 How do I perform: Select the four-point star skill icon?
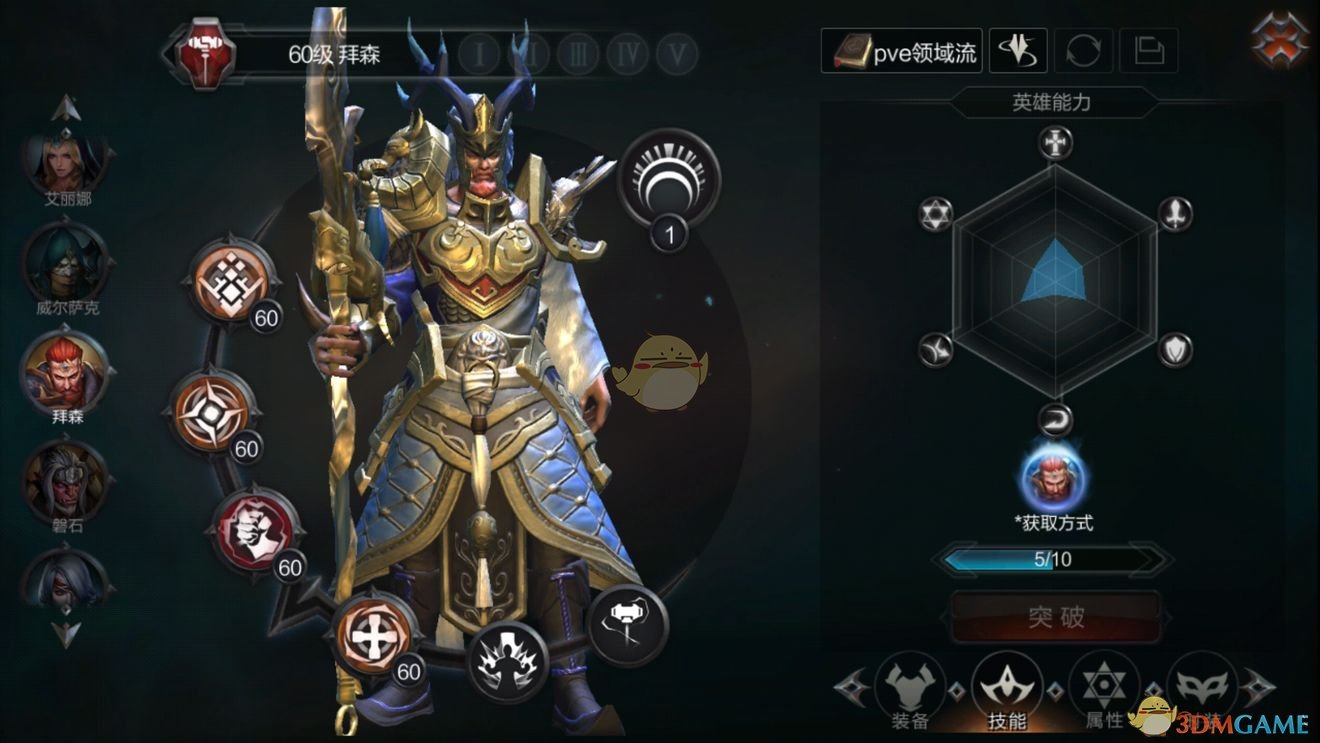213,412
